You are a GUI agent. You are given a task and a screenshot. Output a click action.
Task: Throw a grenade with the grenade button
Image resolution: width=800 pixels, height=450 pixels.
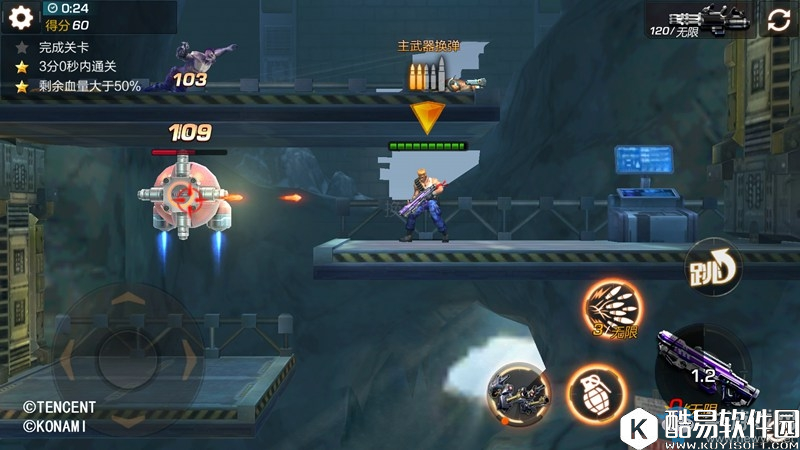pyautogui.click(x=594, y=391)
